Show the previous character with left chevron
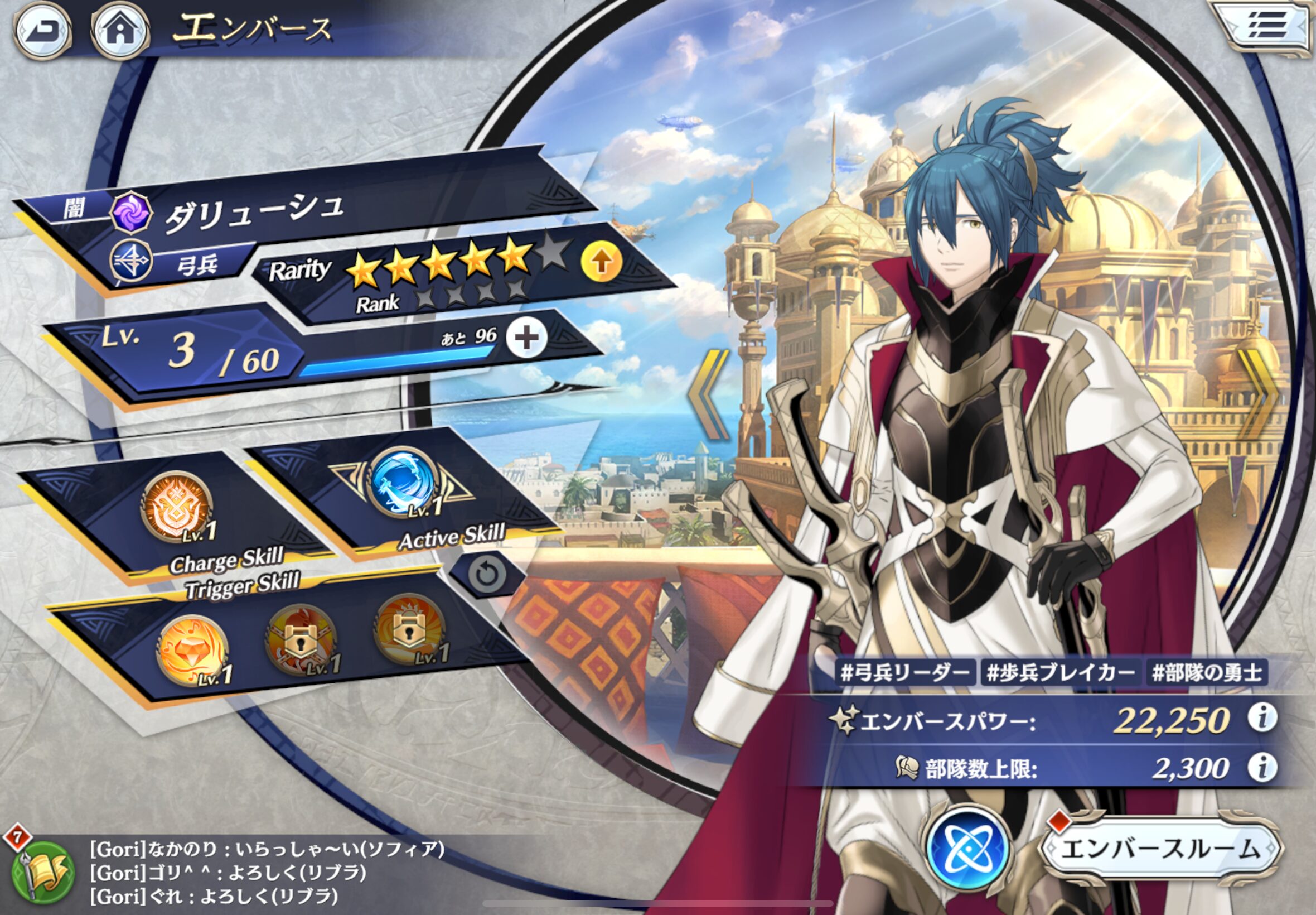 tap(708, 394)
